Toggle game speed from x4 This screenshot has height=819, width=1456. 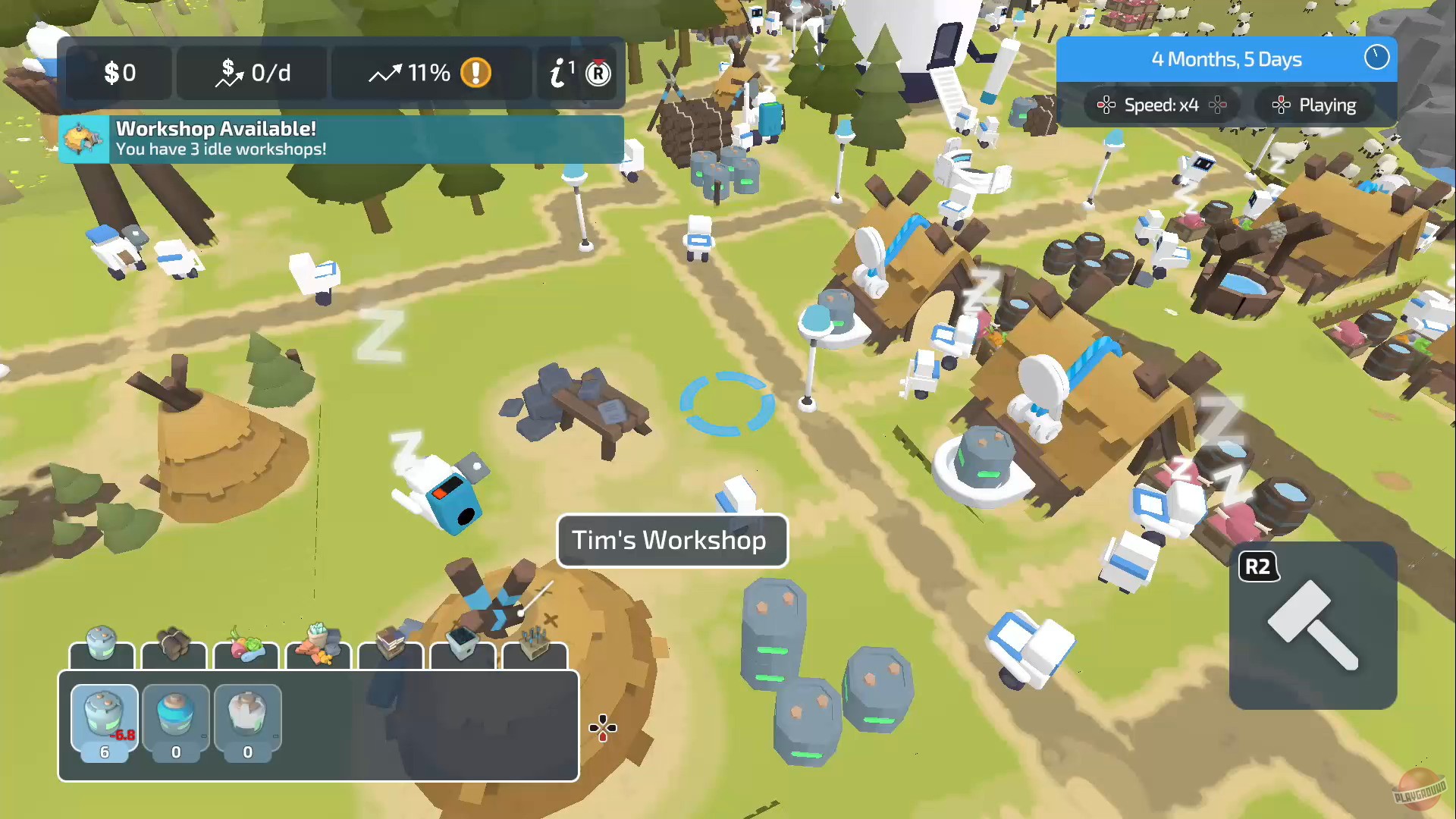1162,105
